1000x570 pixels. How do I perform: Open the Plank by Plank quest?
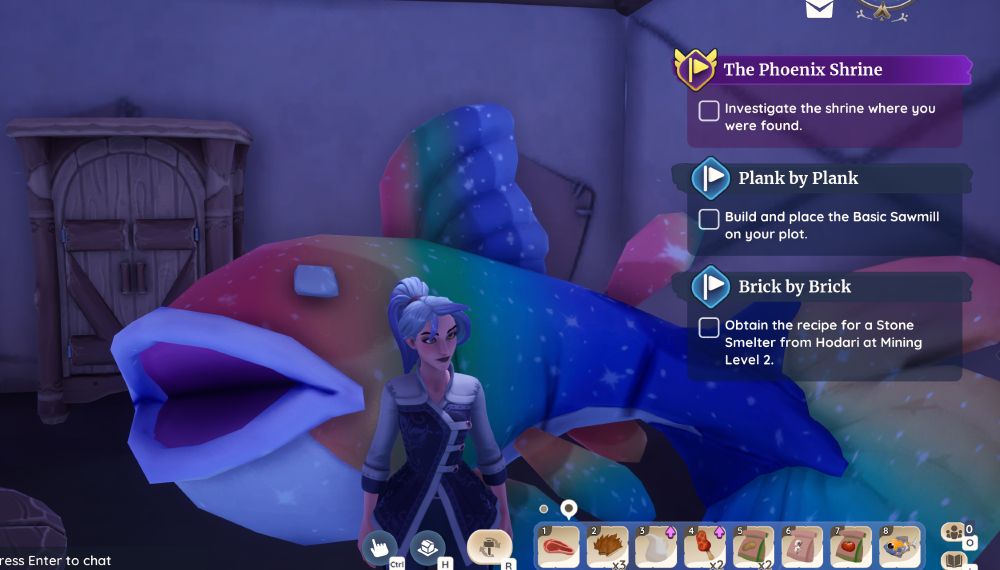pyautogui.click(x=797, y=178)
